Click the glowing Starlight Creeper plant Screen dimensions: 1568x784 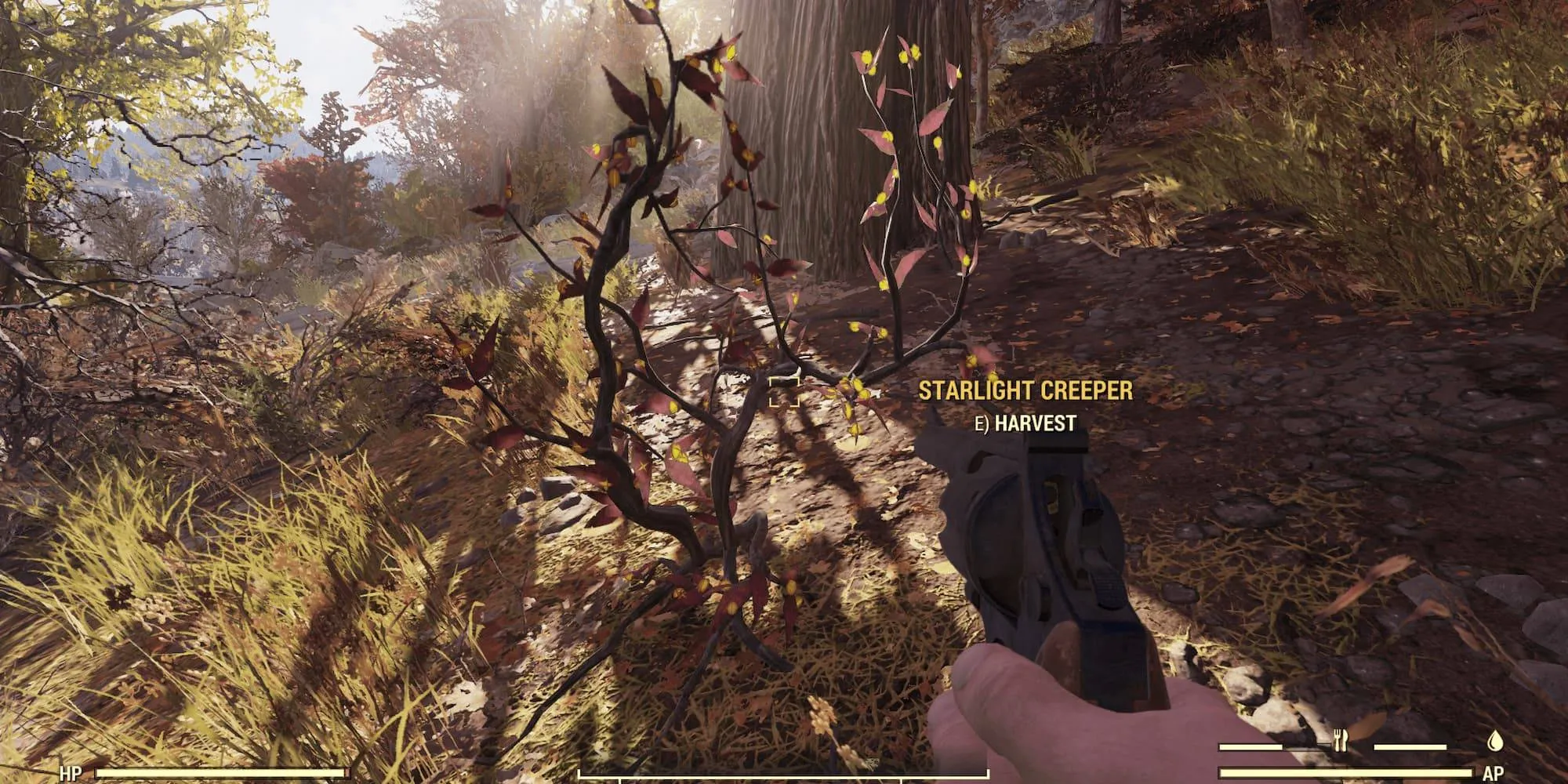tap(706, 353)
